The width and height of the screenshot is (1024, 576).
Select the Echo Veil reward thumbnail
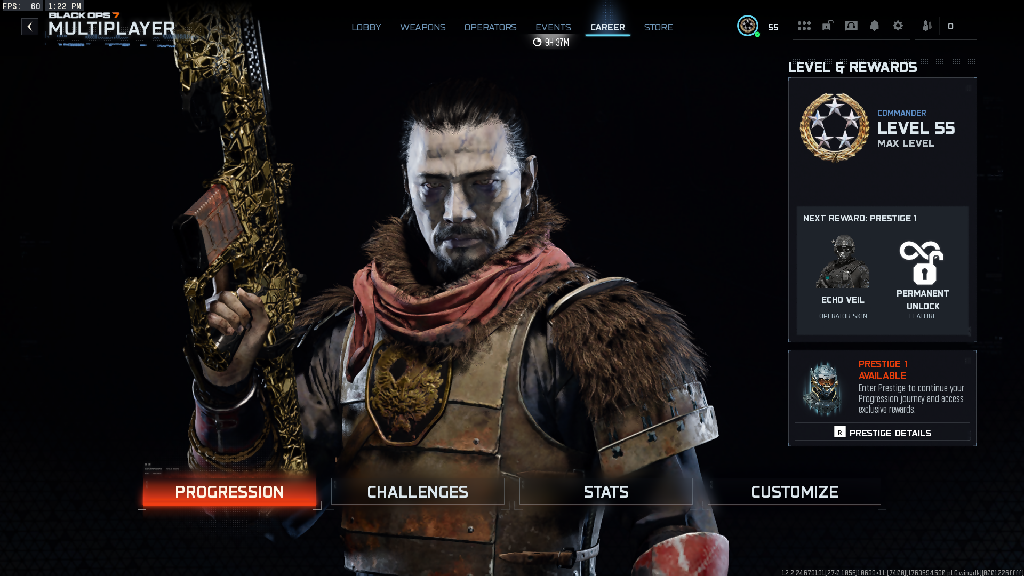(842, 263)
